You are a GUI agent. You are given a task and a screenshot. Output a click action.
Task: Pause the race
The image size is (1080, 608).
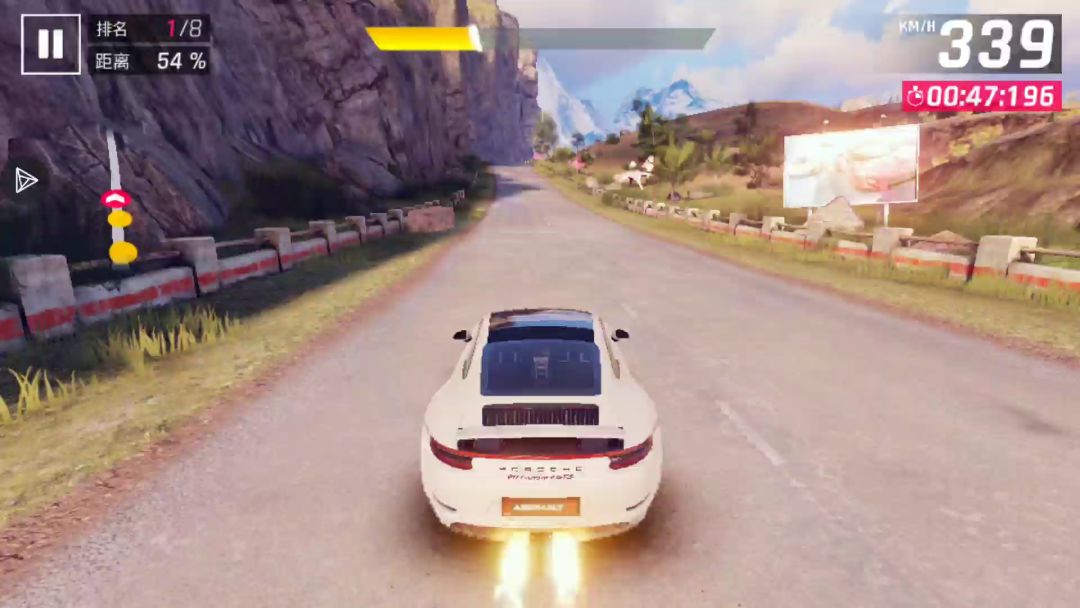pos(50,44)
